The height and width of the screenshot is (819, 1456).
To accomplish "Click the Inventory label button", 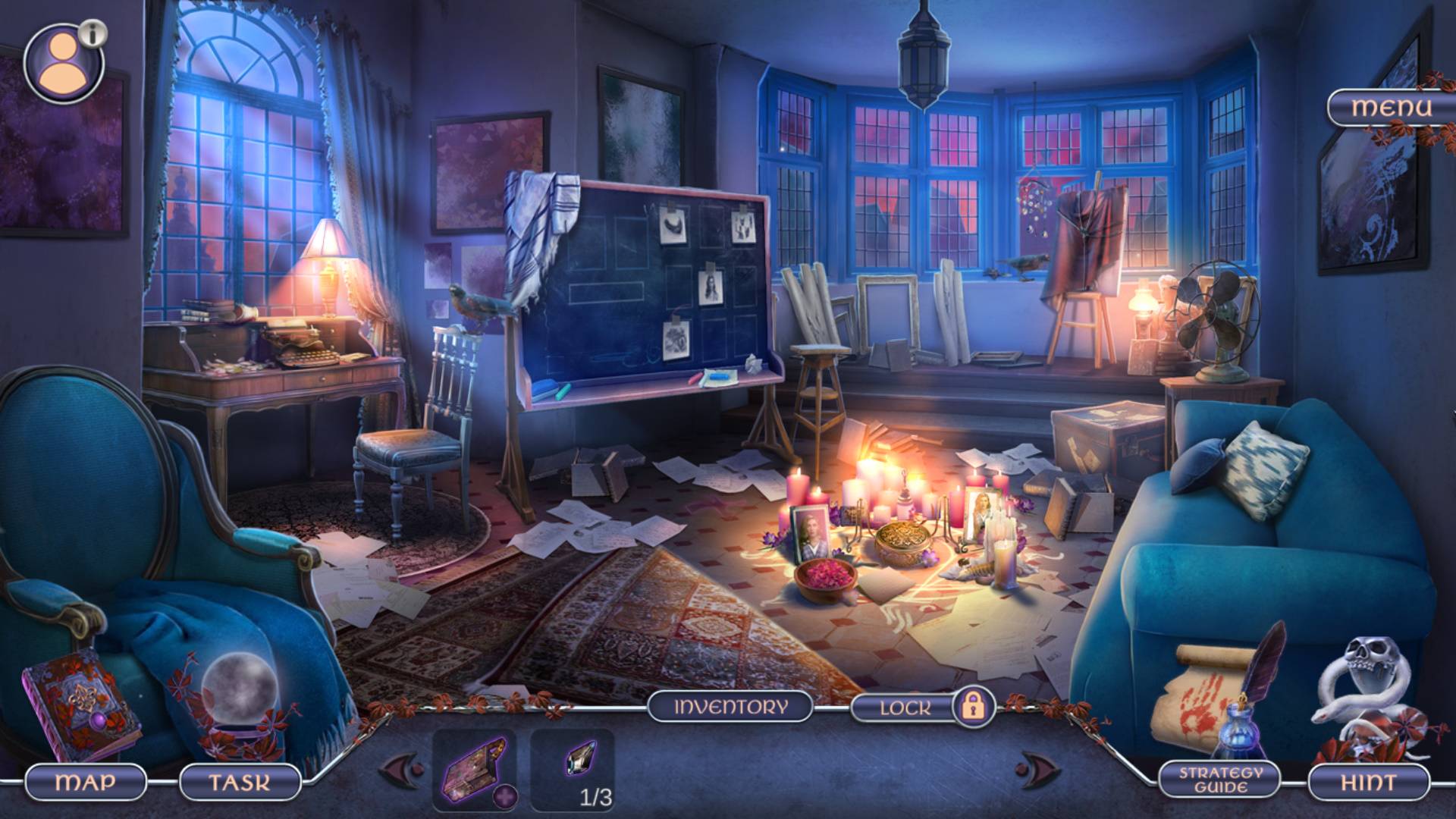I will click(x=730, y=708).
